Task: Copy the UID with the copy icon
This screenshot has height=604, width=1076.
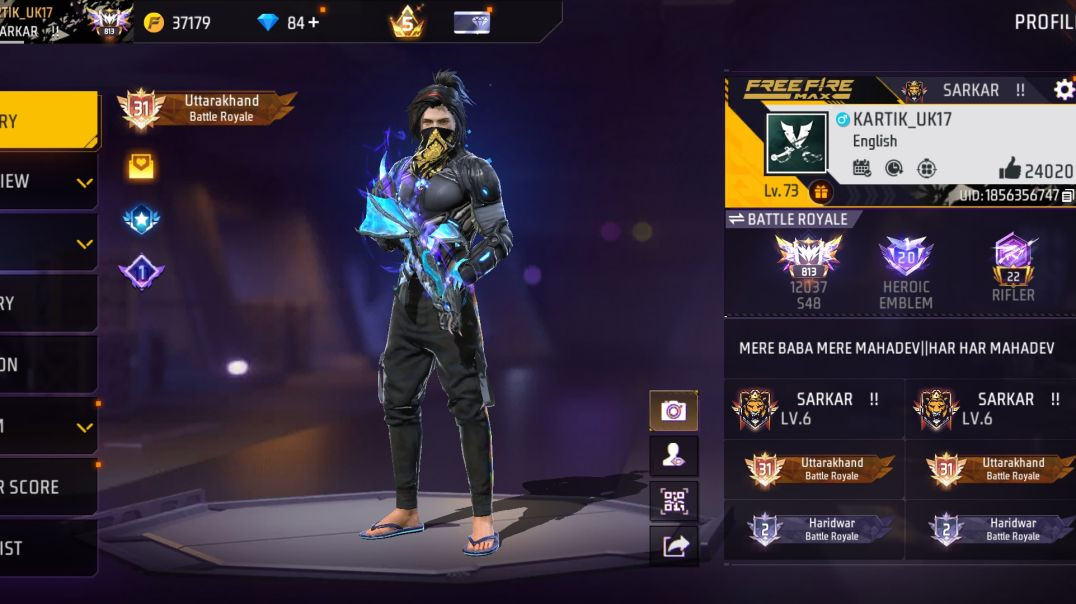Action: coord(1068,196)
